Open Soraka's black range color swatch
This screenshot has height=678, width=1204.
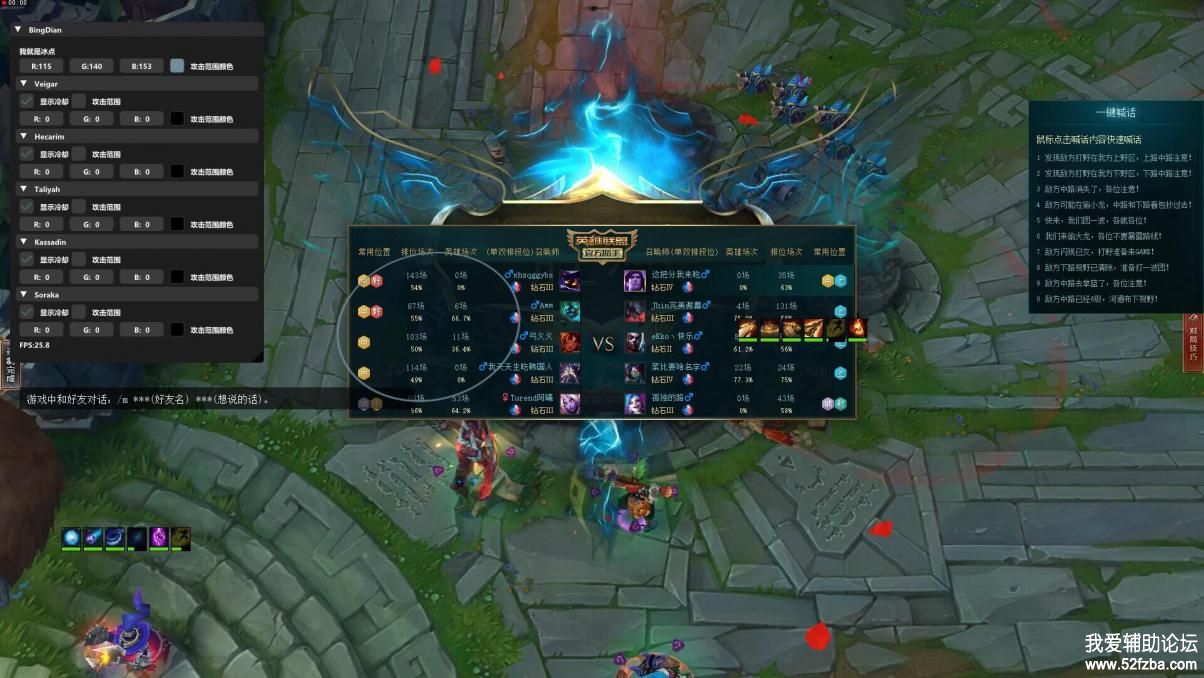point(177,329)
